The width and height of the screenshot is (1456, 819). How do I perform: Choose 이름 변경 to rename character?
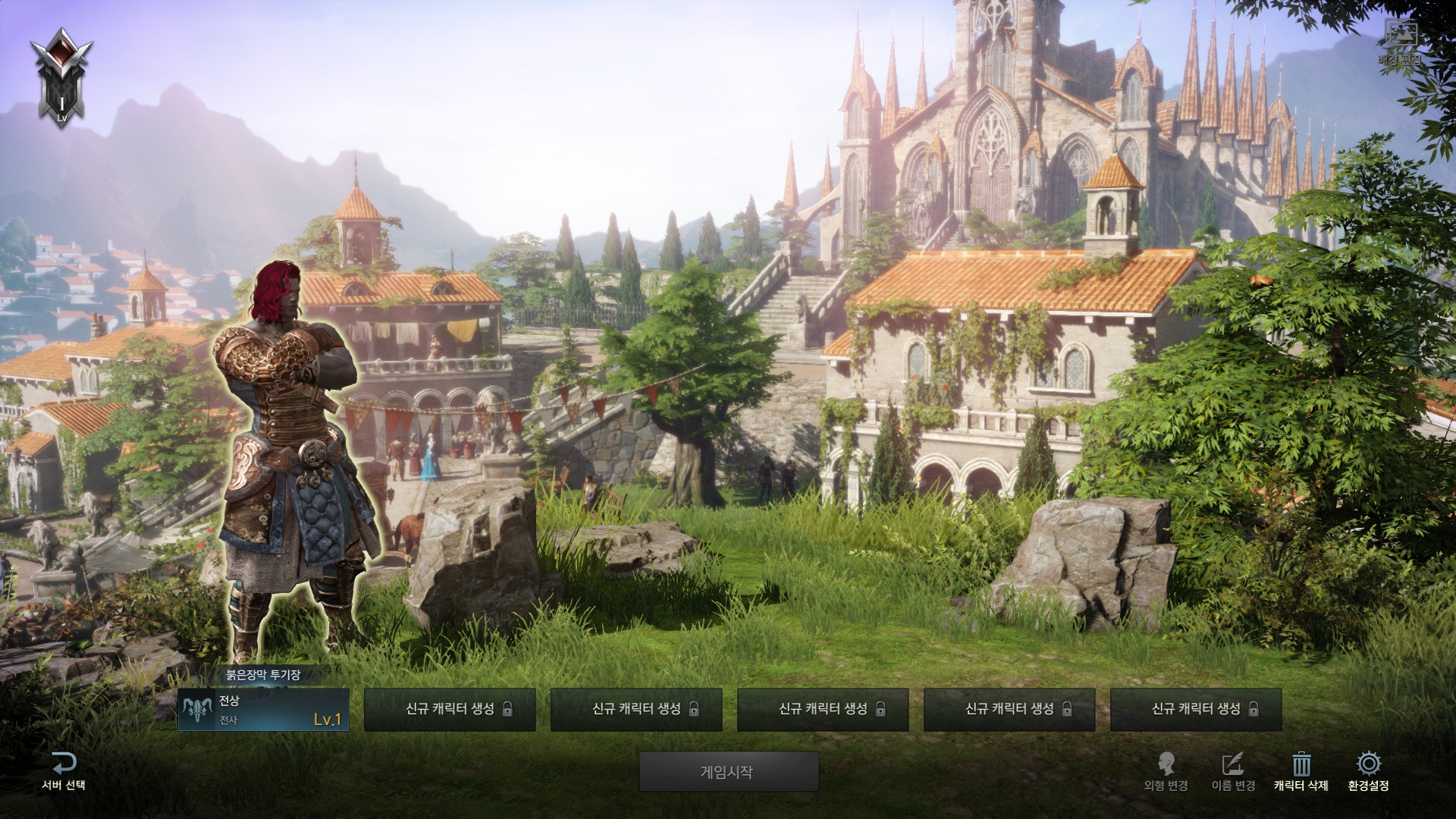click(x=1233, y=771)
